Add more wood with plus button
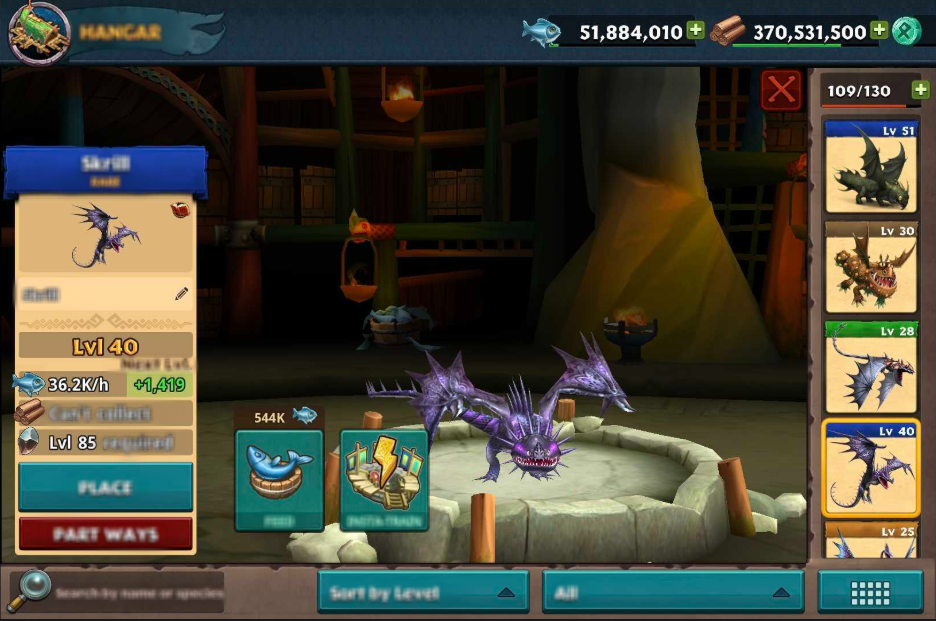The width and height of the screenshot is (936, 621). [879, 31]
